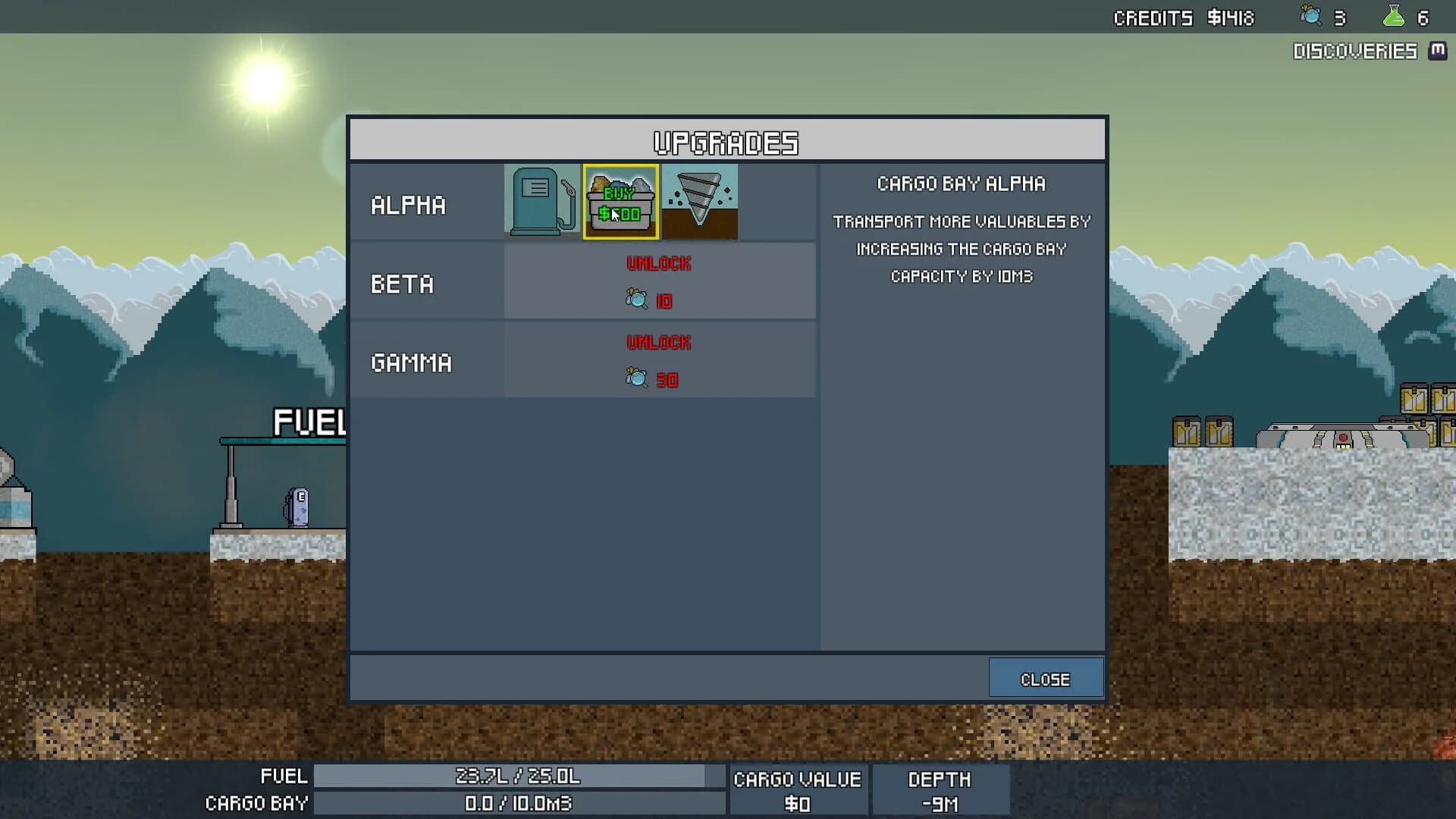The height and width of the screenshot is (819, 1456).
Task: Click the Depth readout showing -9M
Action: [x=940, y=804]
